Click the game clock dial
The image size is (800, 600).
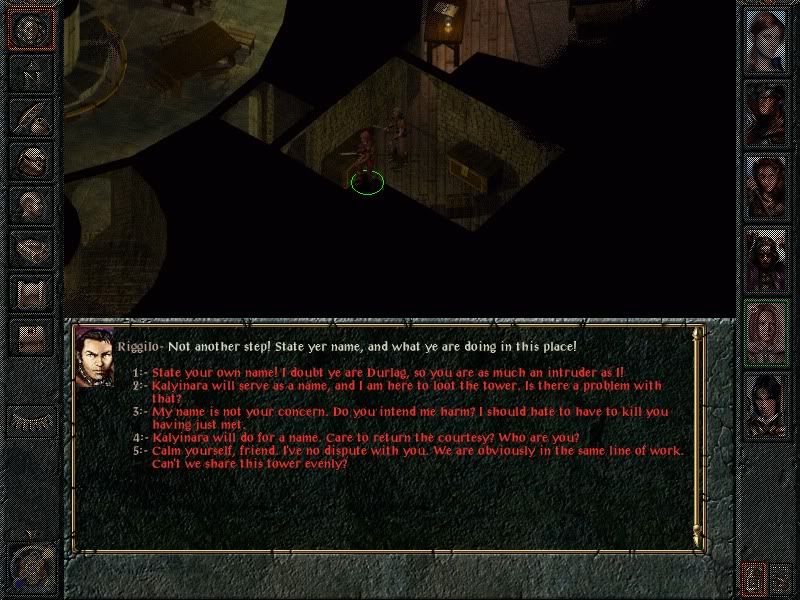pyautogui.click(x=31, y=565)
